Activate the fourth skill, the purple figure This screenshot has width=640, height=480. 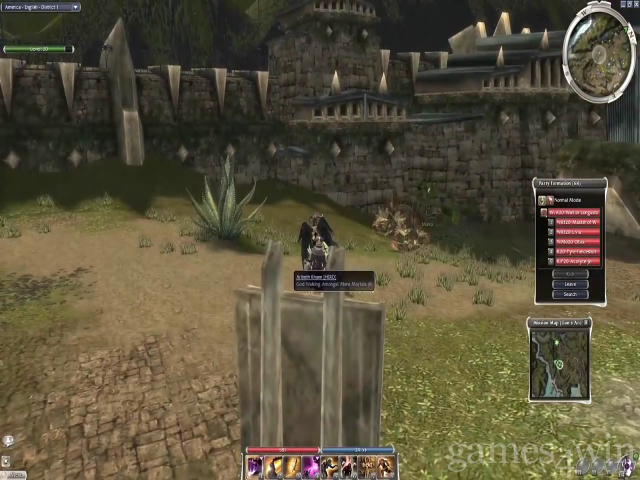pos(309,467)
